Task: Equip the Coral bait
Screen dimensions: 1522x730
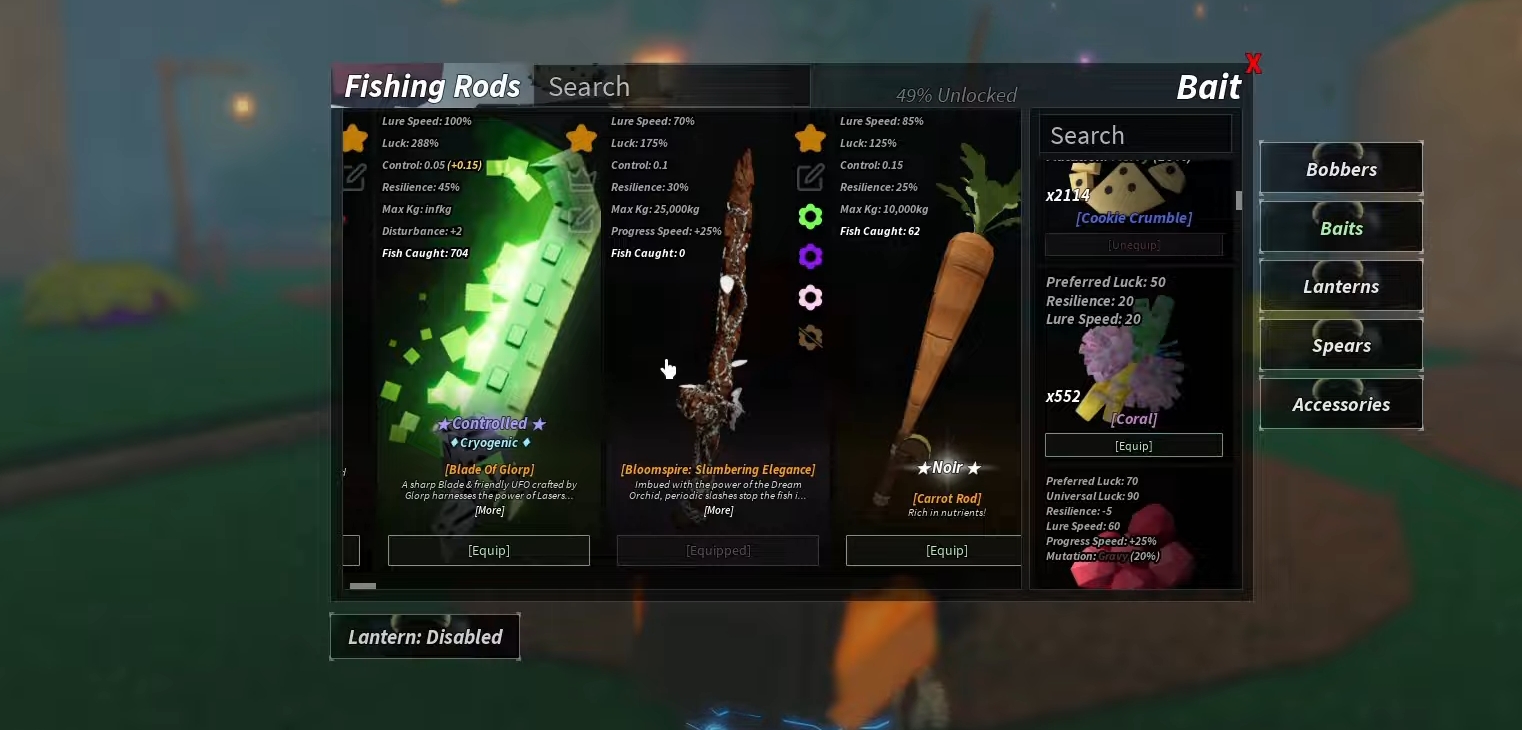Action: pos(1134,445)
